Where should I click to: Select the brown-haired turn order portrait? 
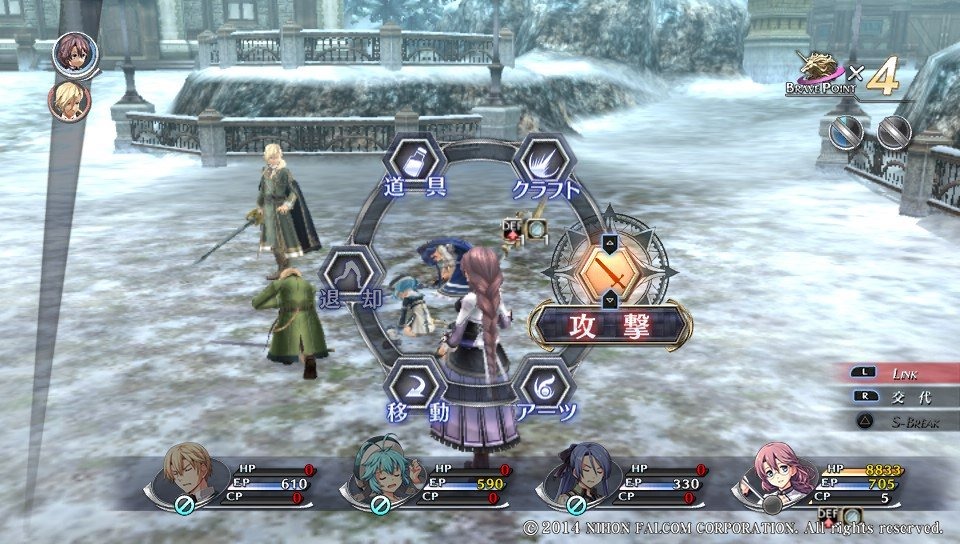(74, 54)
